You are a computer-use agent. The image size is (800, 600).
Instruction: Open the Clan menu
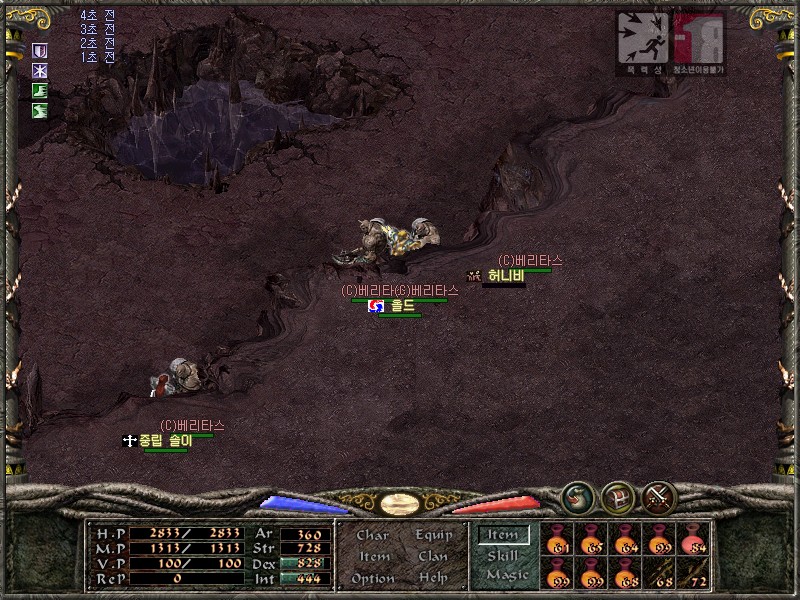pos(433,557)
